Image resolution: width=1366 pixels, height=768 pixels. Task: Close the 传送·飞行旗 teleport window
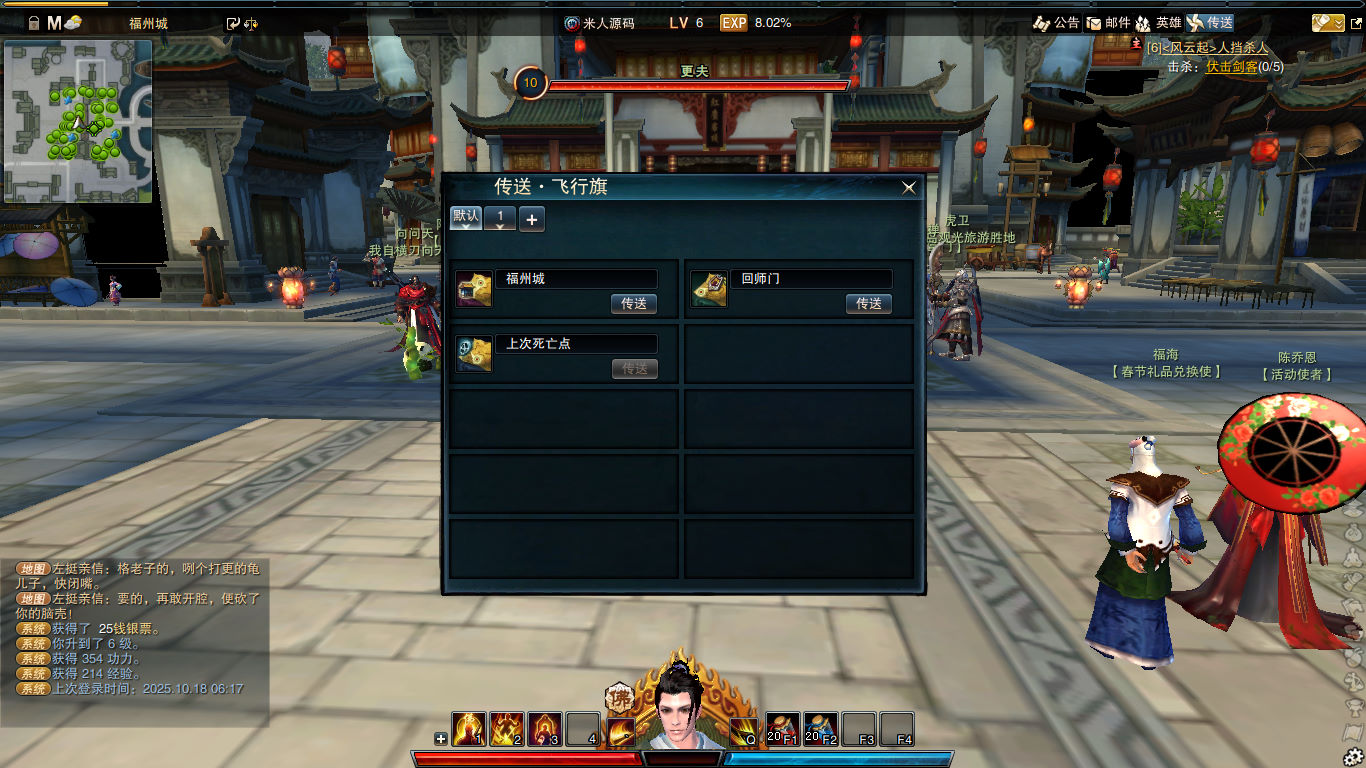pyautogui.click(x=908, y=187)
